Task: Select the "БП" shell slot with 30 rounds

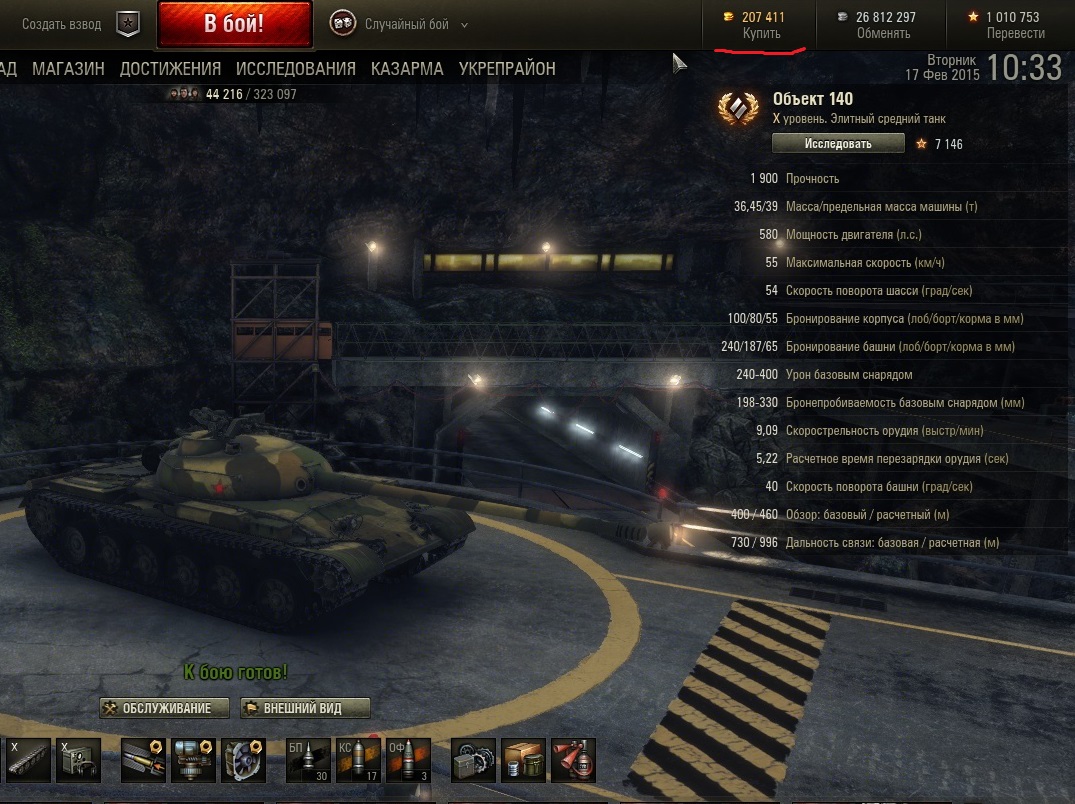Action: 308,761
